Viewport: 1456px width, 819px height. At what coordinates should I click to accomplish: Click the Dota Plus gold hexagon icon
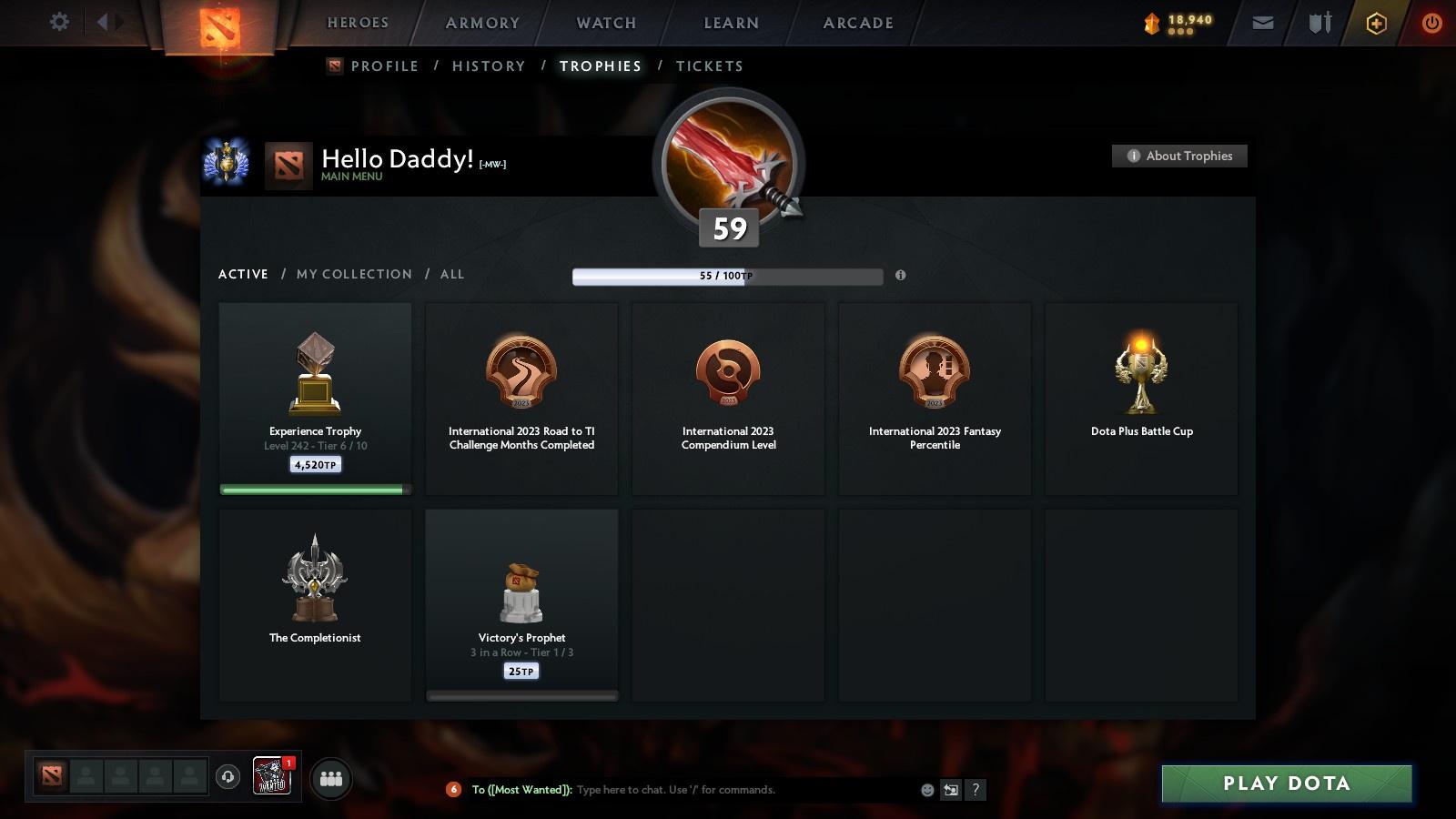1377,23
